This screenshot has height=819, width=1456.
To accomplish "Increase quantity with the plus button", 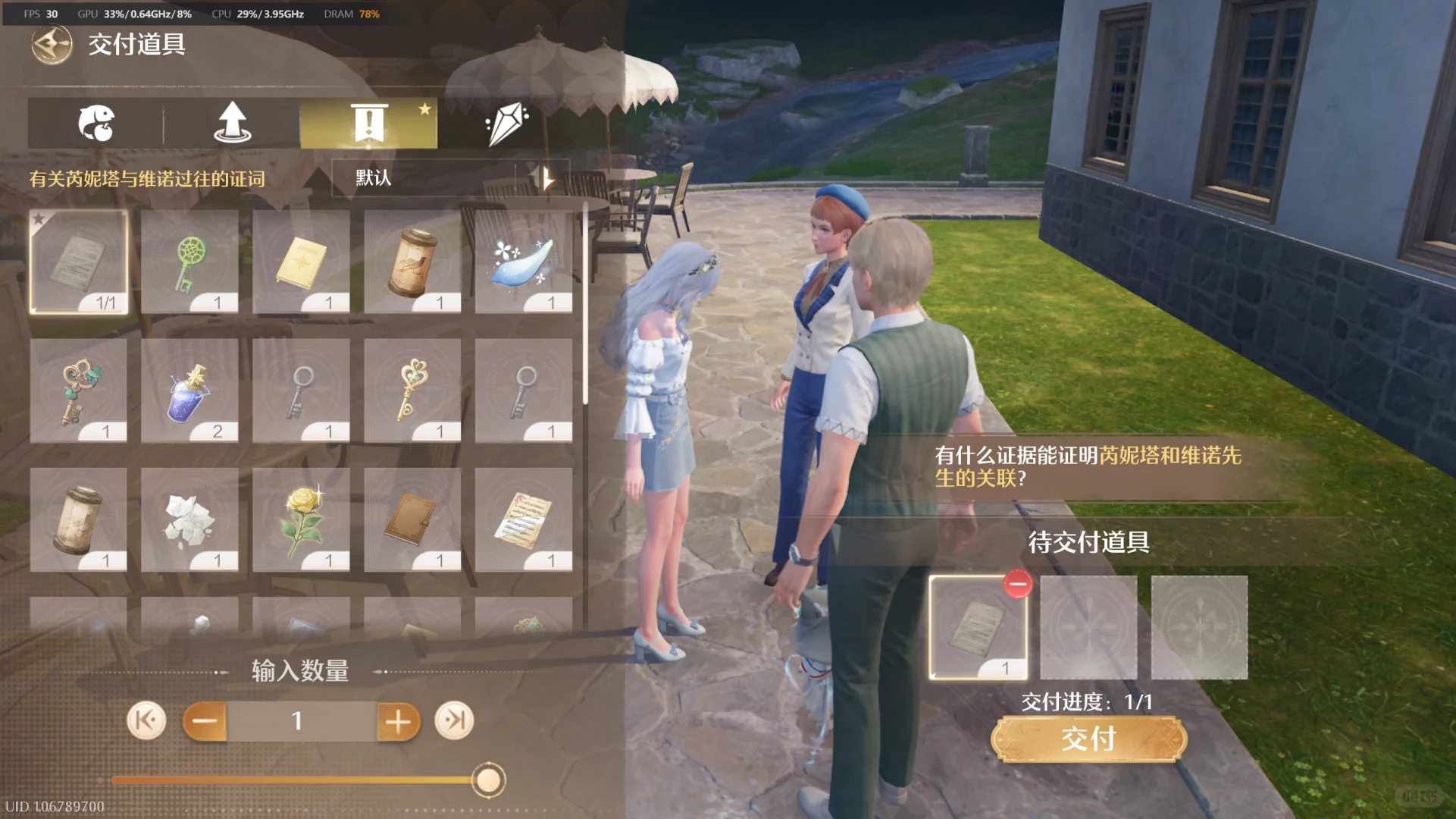I will pos(398,720).
